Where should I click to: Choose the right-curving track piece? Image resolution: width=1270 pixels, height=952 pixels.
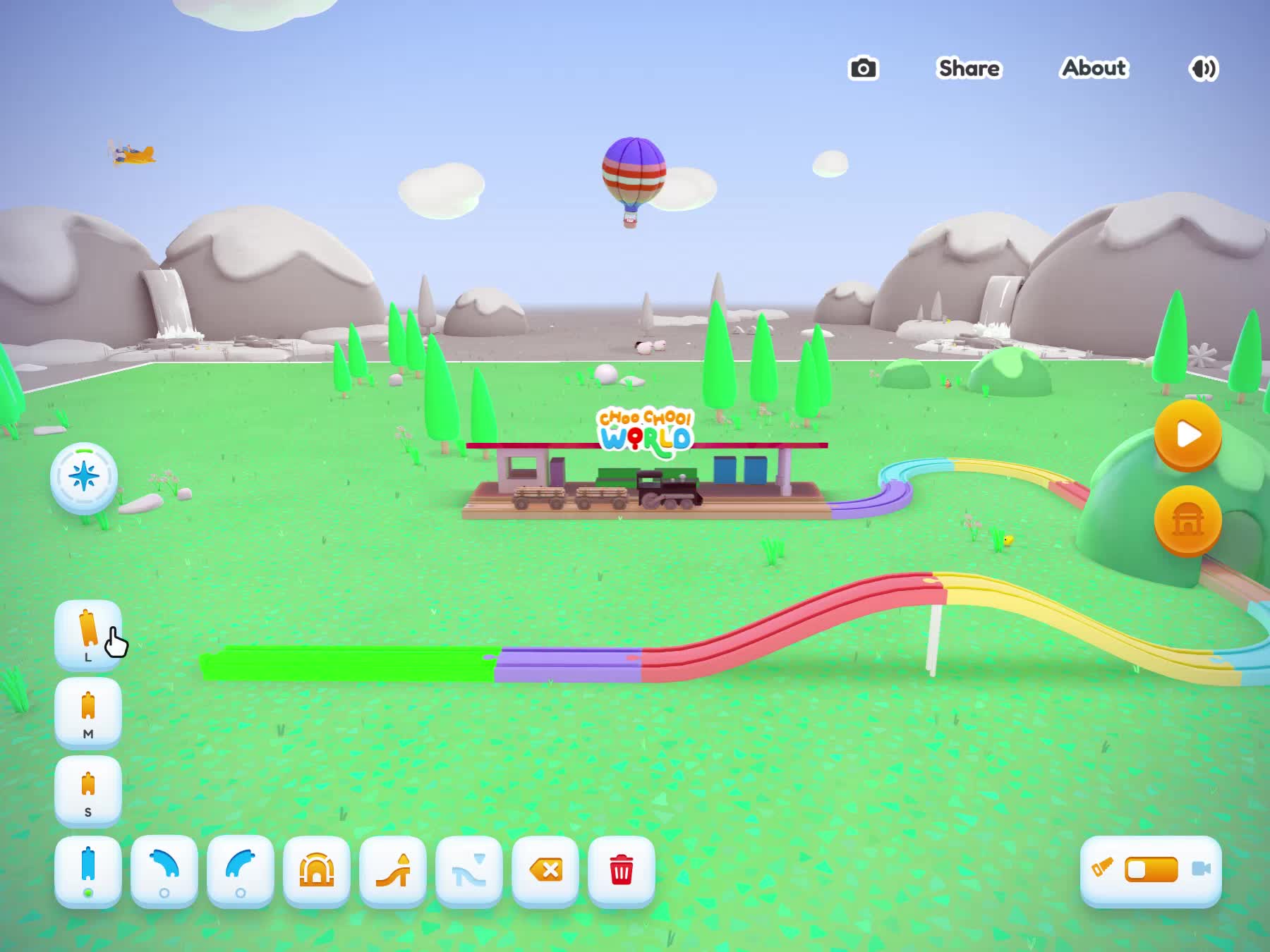(x=164, y=870)
